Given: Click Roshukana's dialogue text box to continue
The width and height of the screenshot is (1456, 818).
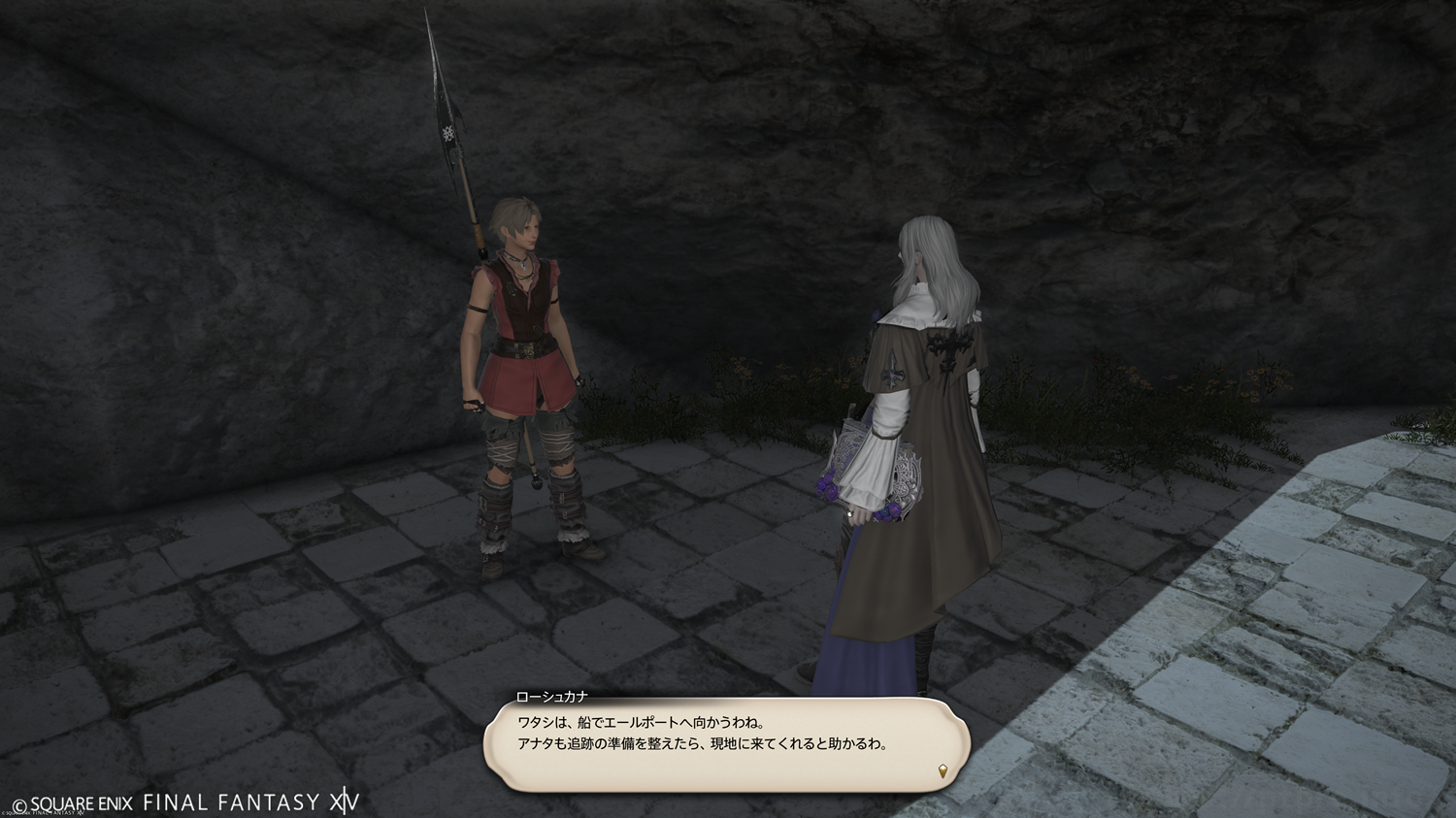Looking at the screenshot, I should point(726,742).
